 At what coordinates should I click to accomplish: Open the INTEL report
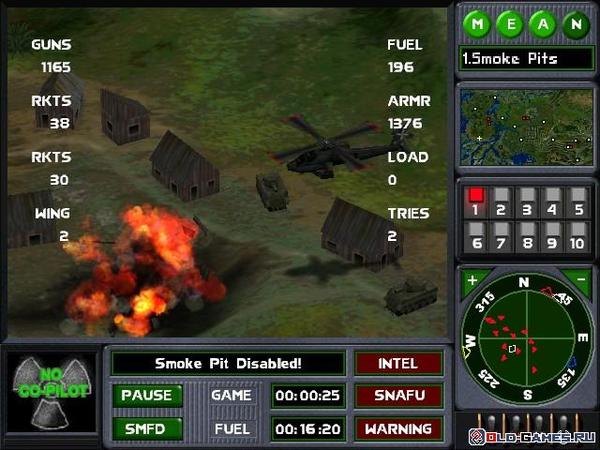click(398, 363)
